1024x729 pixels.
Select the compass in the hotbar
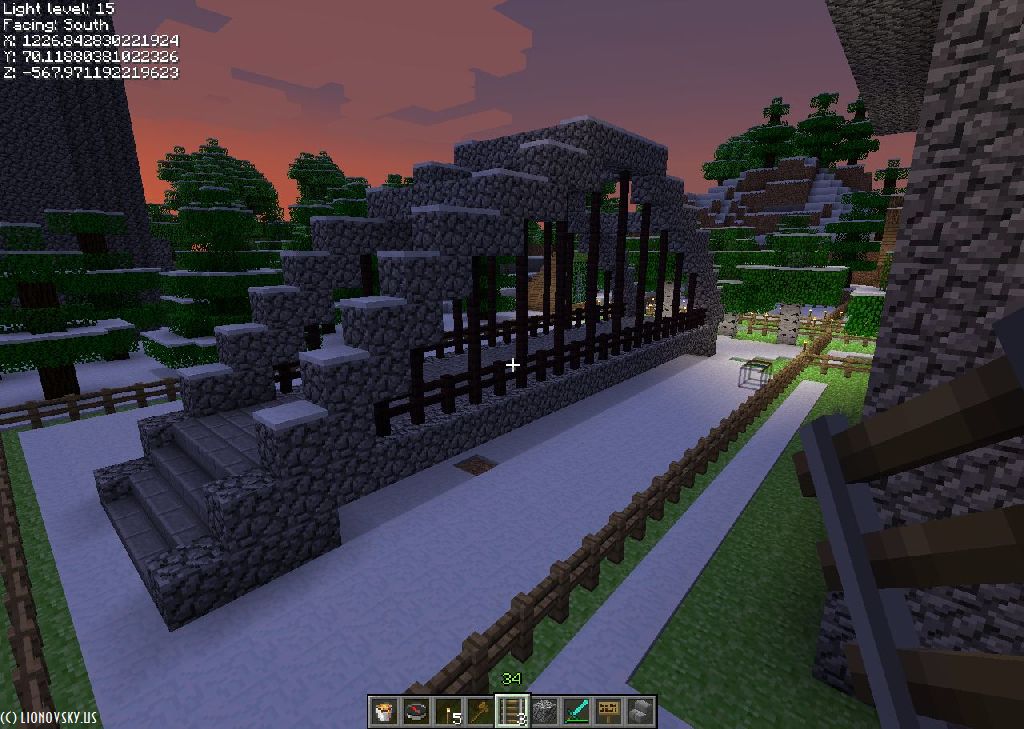coord(416,711)
